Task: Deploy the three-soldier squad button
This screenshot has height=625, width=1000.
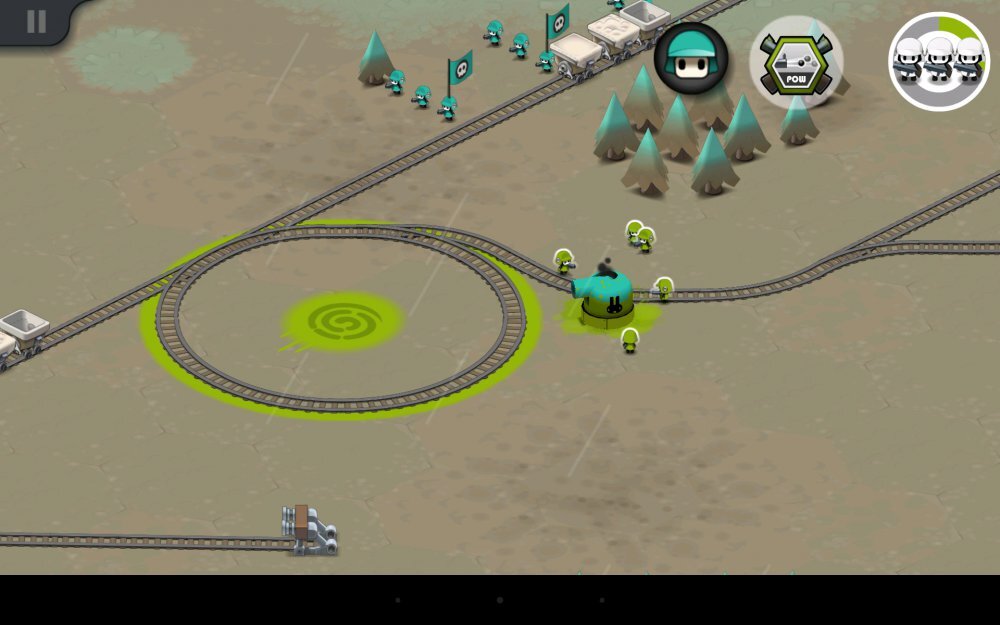Action: pos(938,61)
